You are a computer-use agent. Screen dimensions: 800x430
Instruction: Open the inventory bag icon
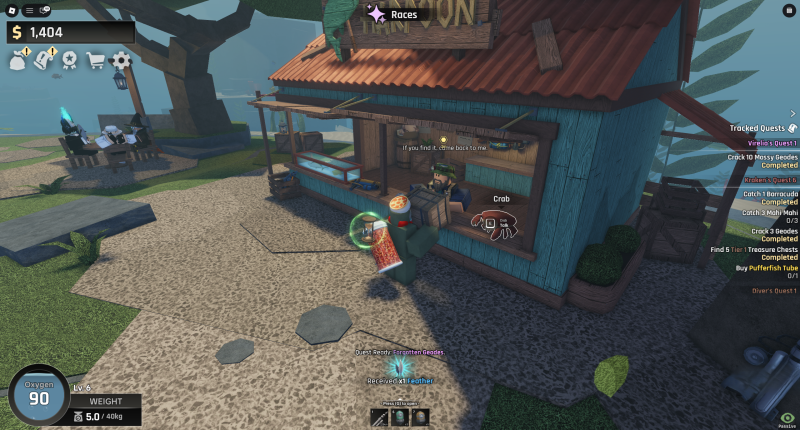(x=19, y=60)
